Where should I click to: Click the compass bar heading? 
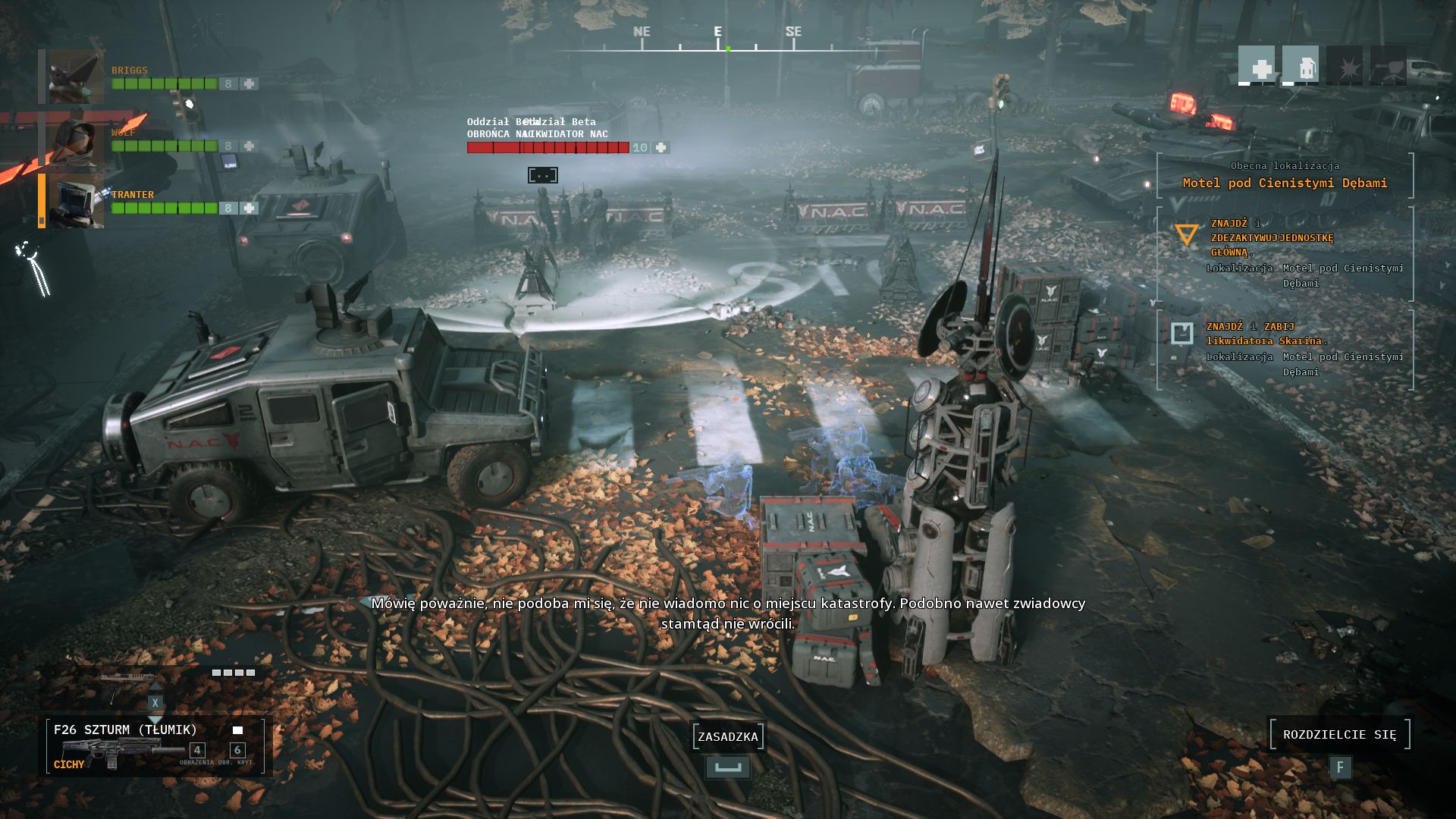(717, 39)
